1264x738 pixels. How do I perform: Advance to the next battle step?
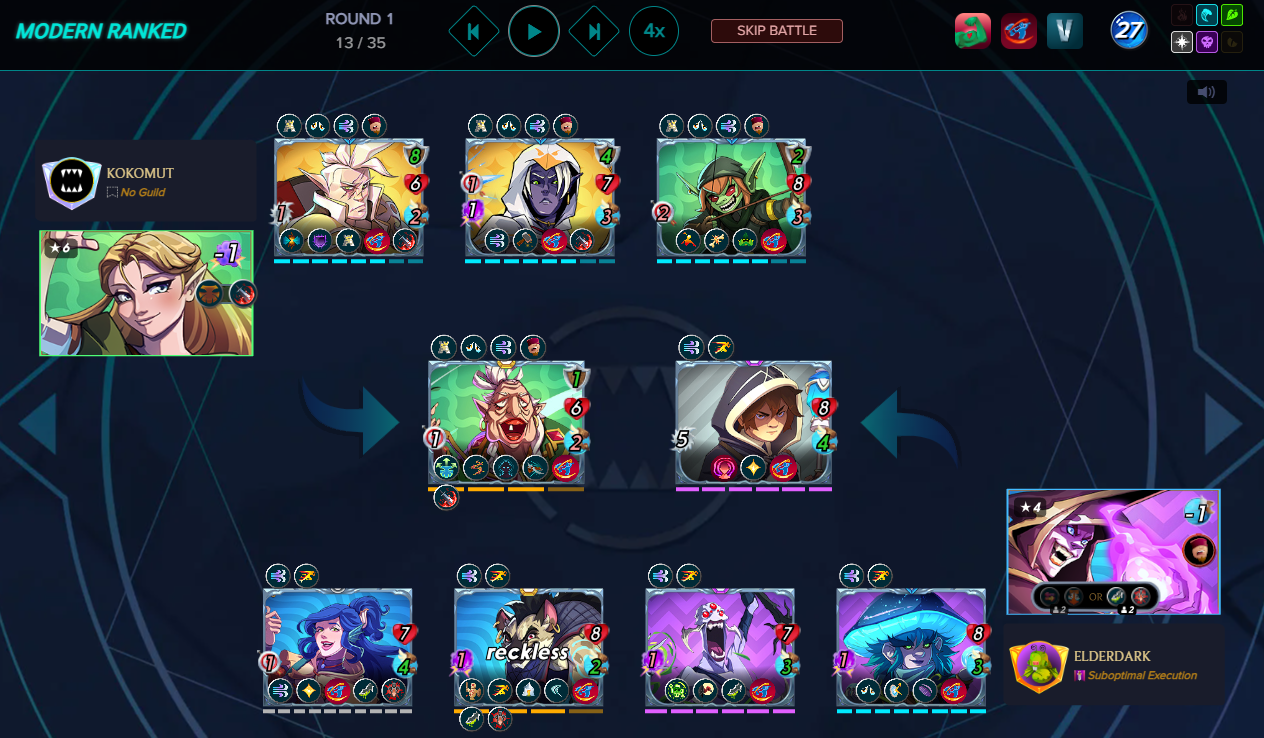click(594, 32)
